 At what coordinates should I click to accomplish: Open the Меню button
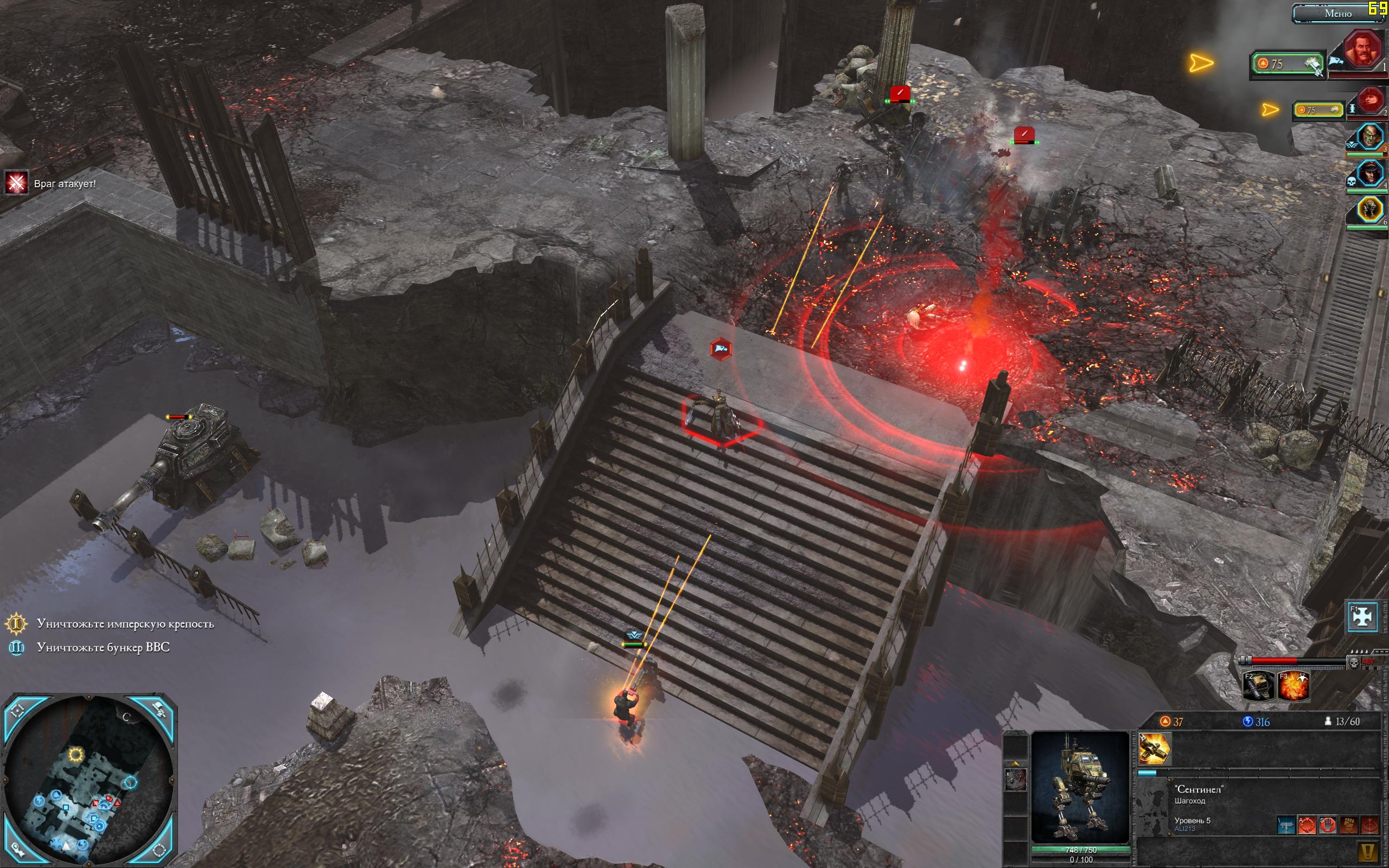[1338, 13]
